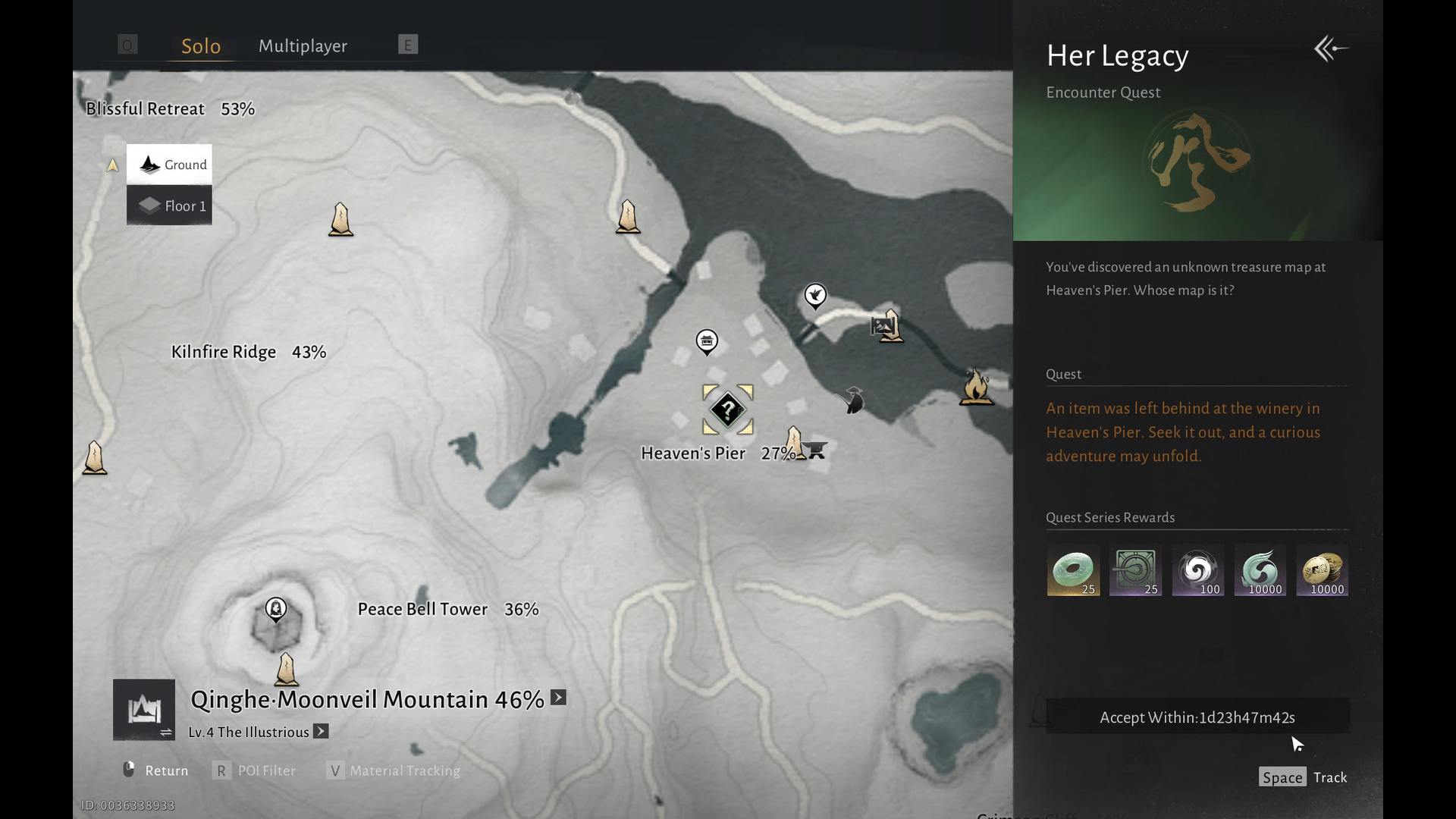Open the region switch icon
1456x819 pixels.
tap(144, 710)
